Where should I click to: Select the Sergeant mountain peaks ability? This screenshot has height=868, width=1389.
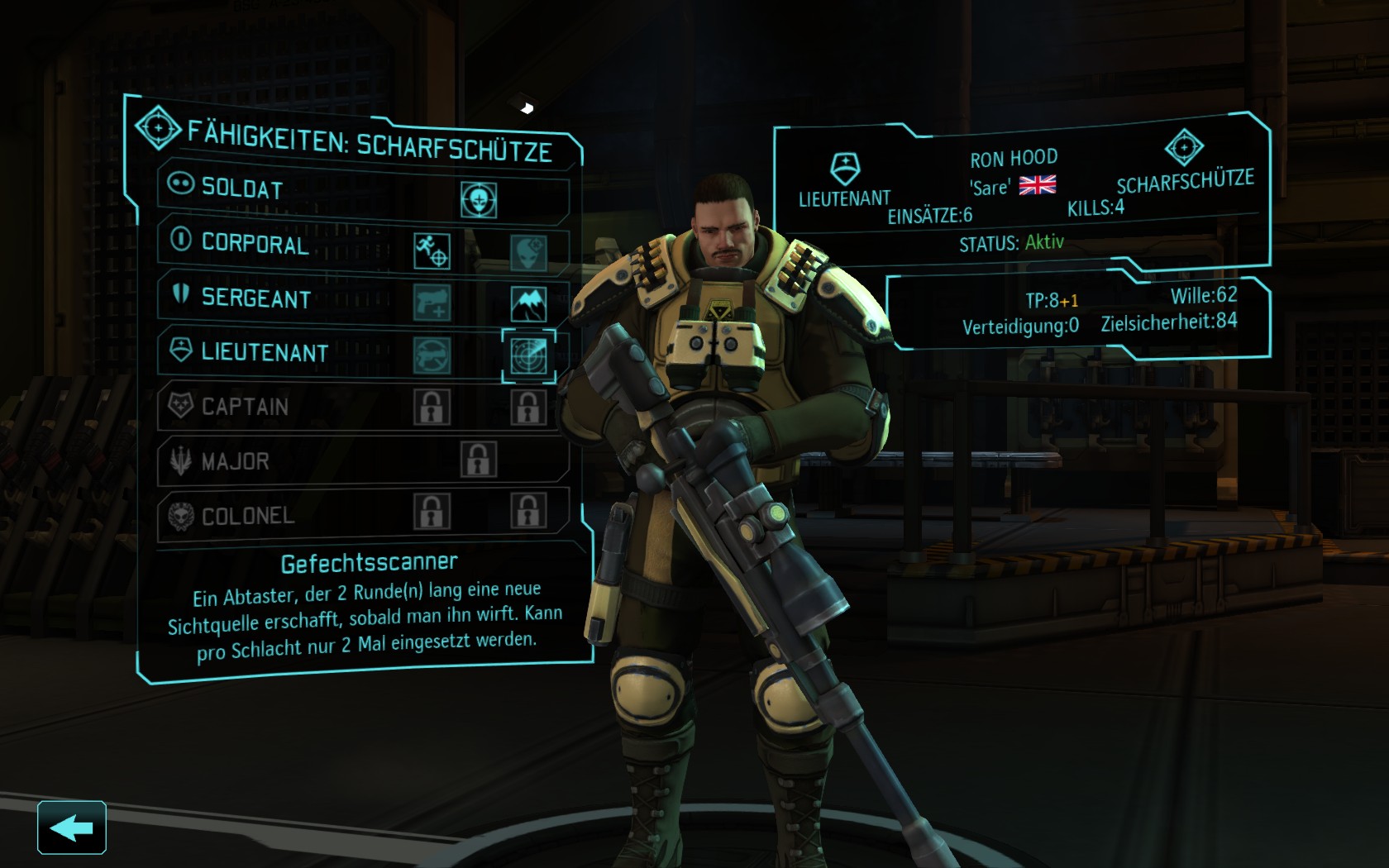528,304
